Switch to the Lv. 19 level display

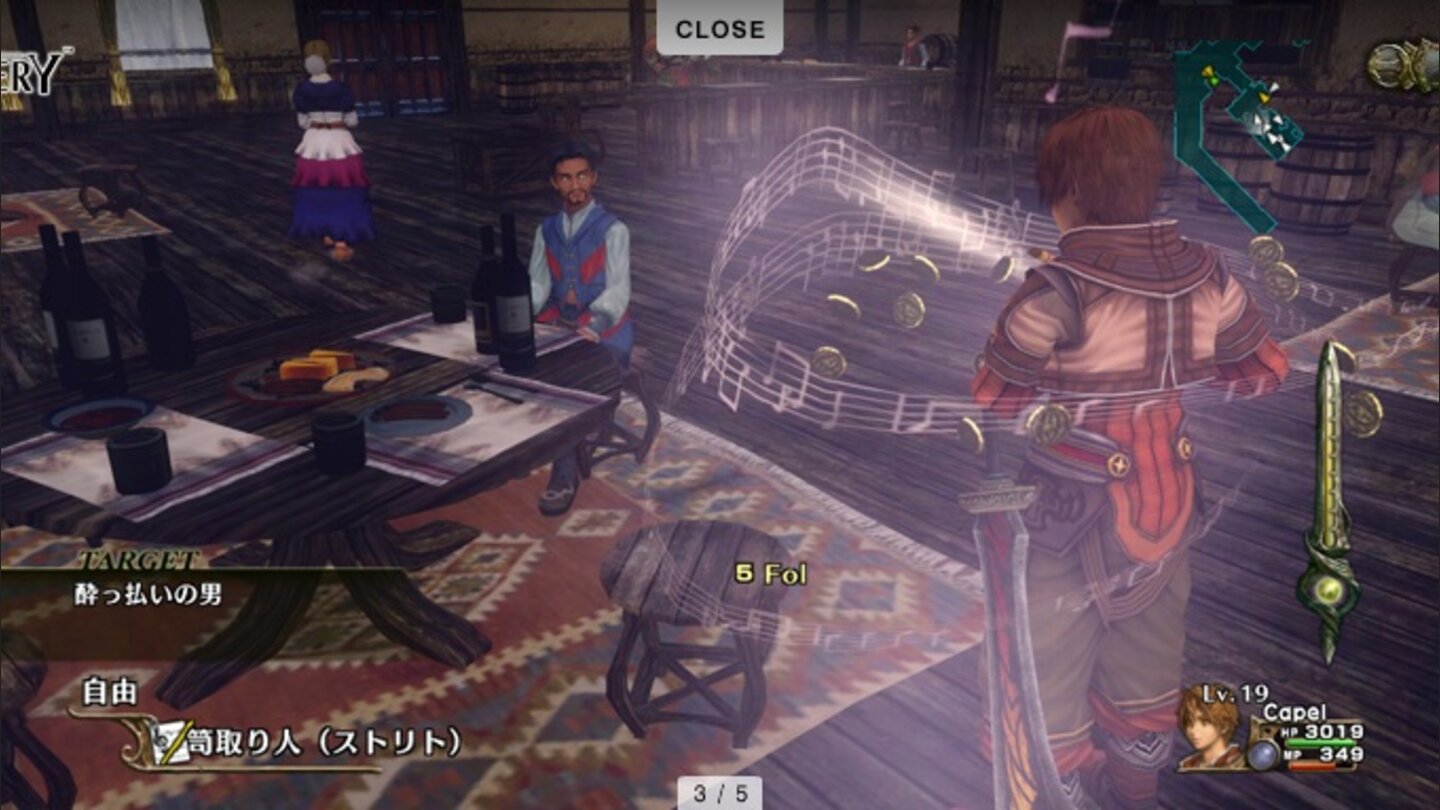coord(1234,693)
